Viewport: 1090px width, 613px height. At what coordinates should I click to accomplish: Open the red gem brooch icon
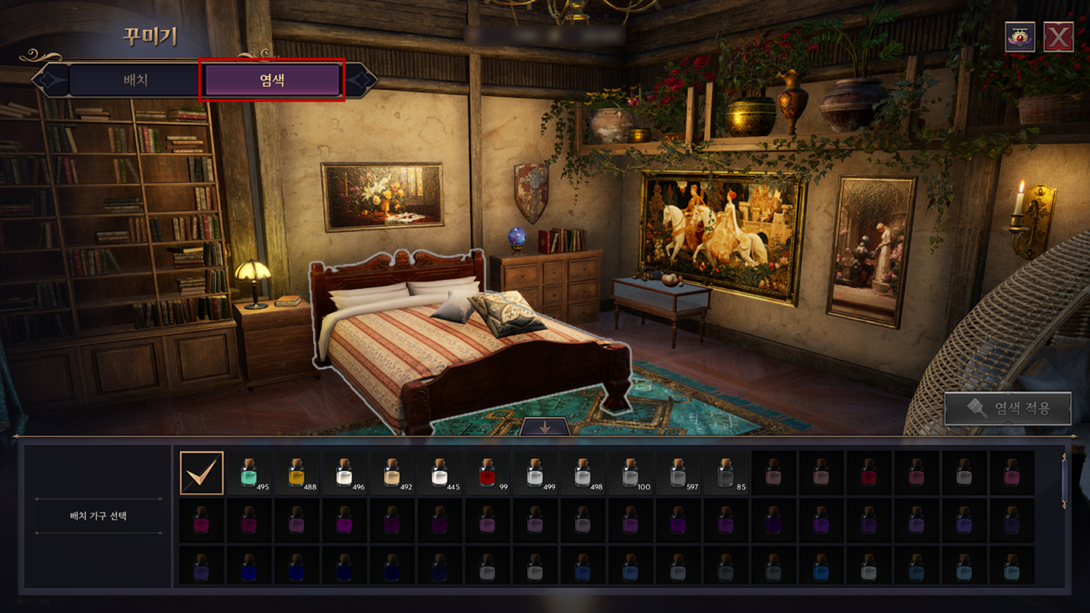tap(1019, 38)
